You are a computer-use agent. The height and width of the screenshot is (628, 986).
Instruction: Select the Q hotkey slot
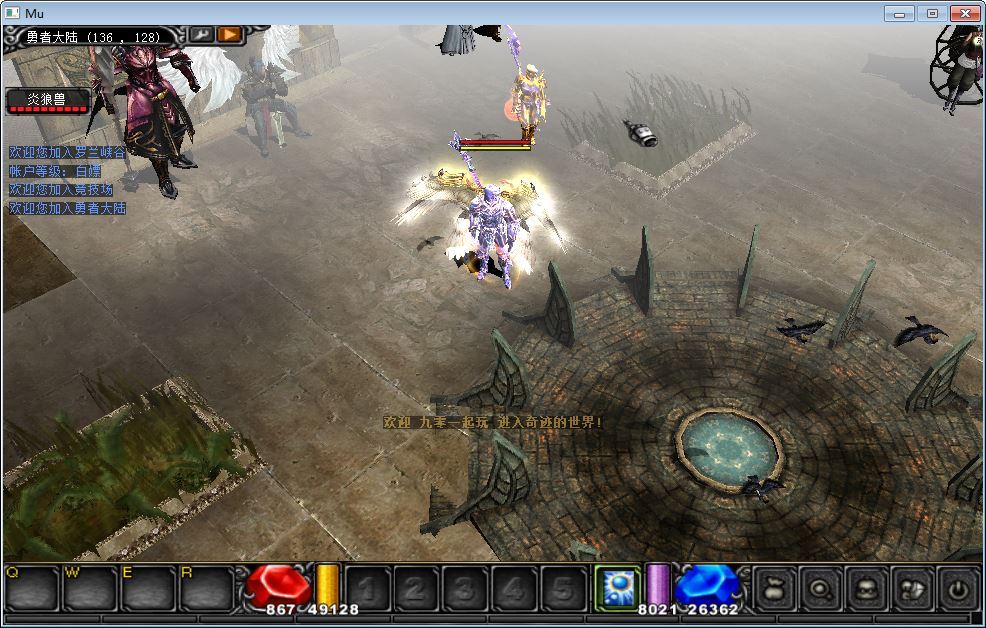pos(32,588)
